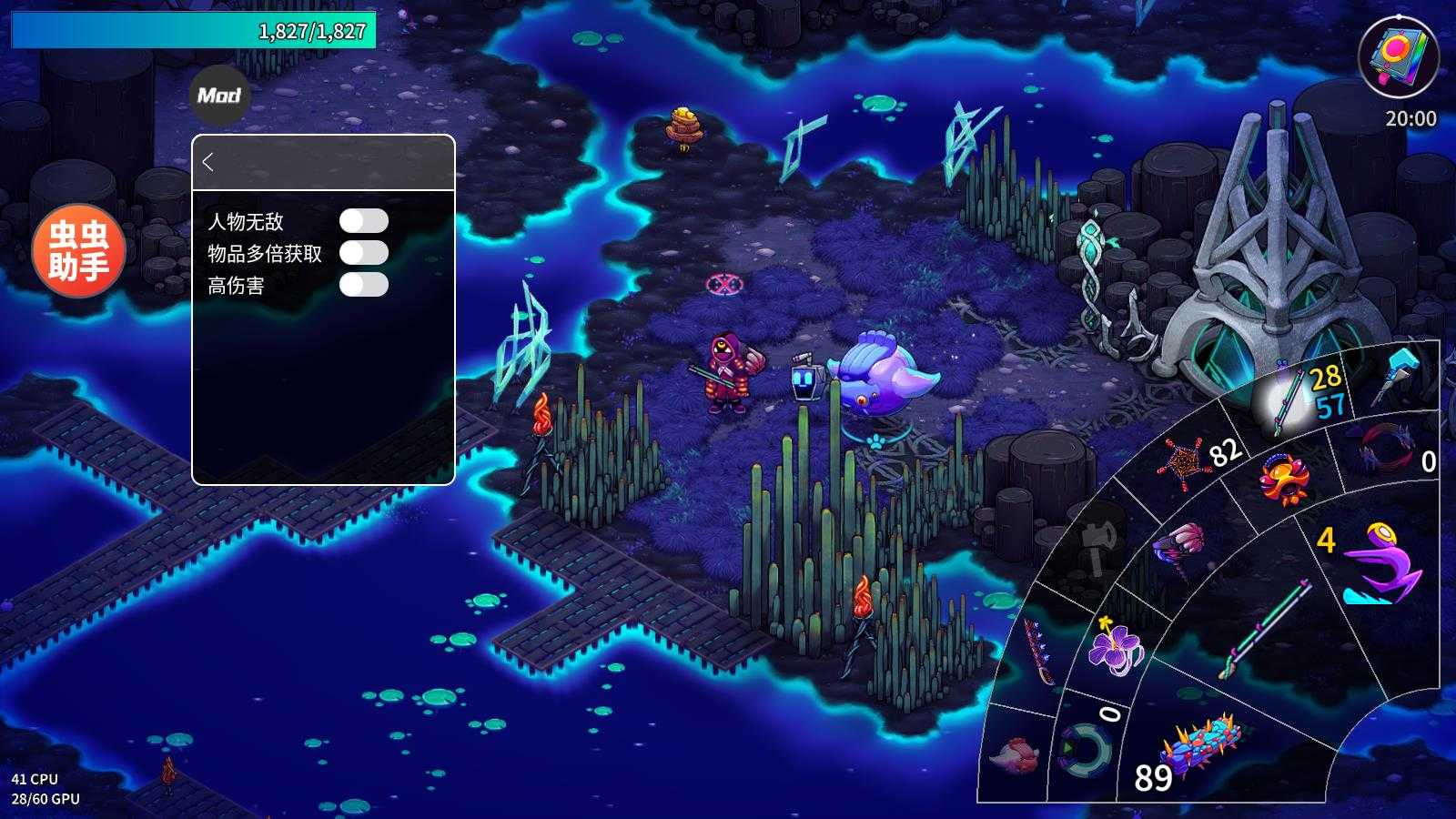Toggle the 人物无敌 invincibility switch
The image size is (1456, 819).
click(x=363, y=221)
